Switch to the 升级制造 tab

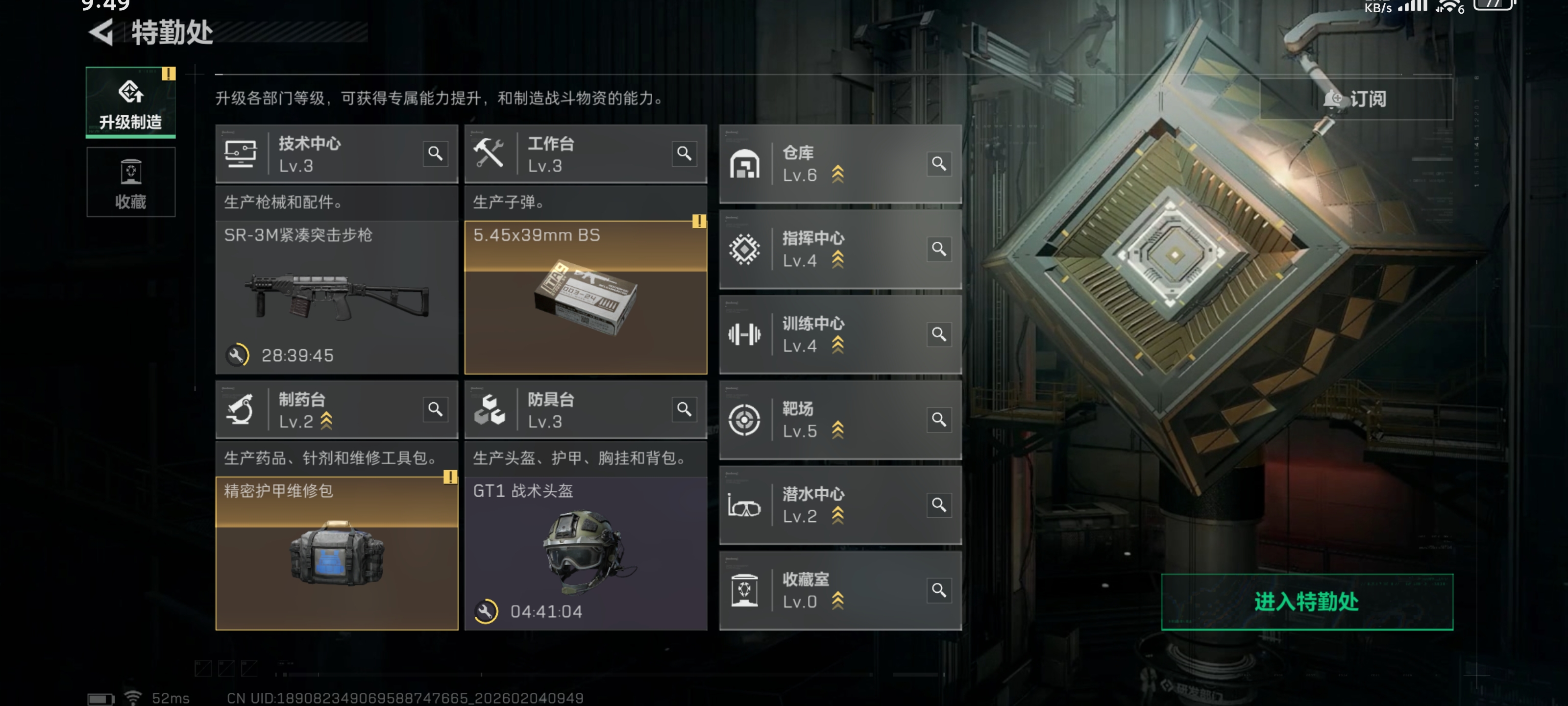(x=130, y=101)
